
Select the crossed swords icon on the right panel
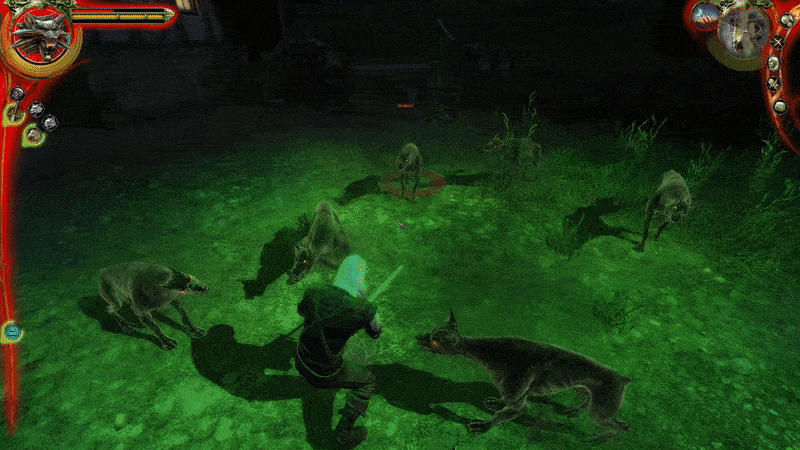click(778, 42)
